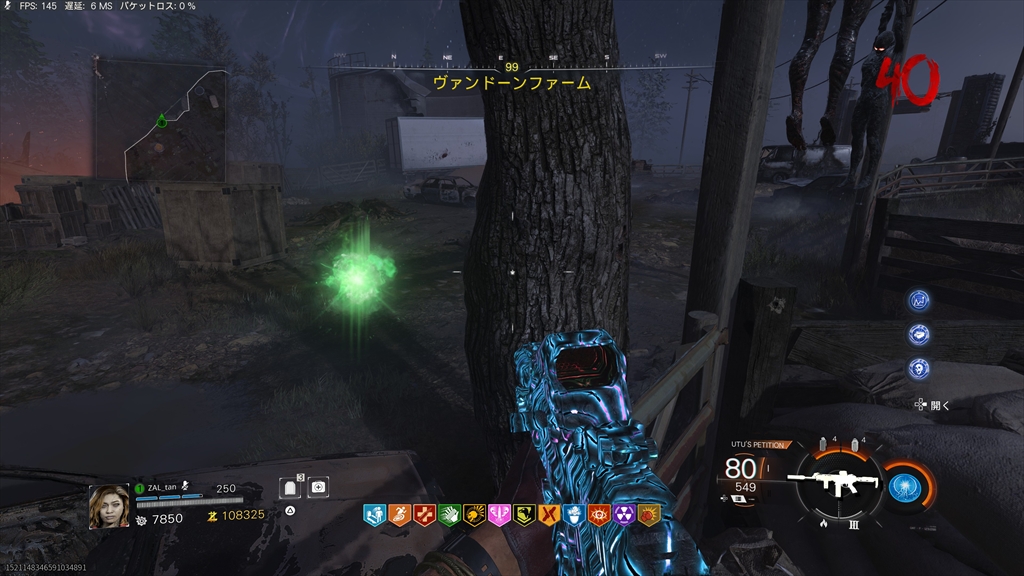The height and width of the screenshot is (576, 1024).
Task: Click the green Speed Cola hand perk
Action: click(448, 515)
